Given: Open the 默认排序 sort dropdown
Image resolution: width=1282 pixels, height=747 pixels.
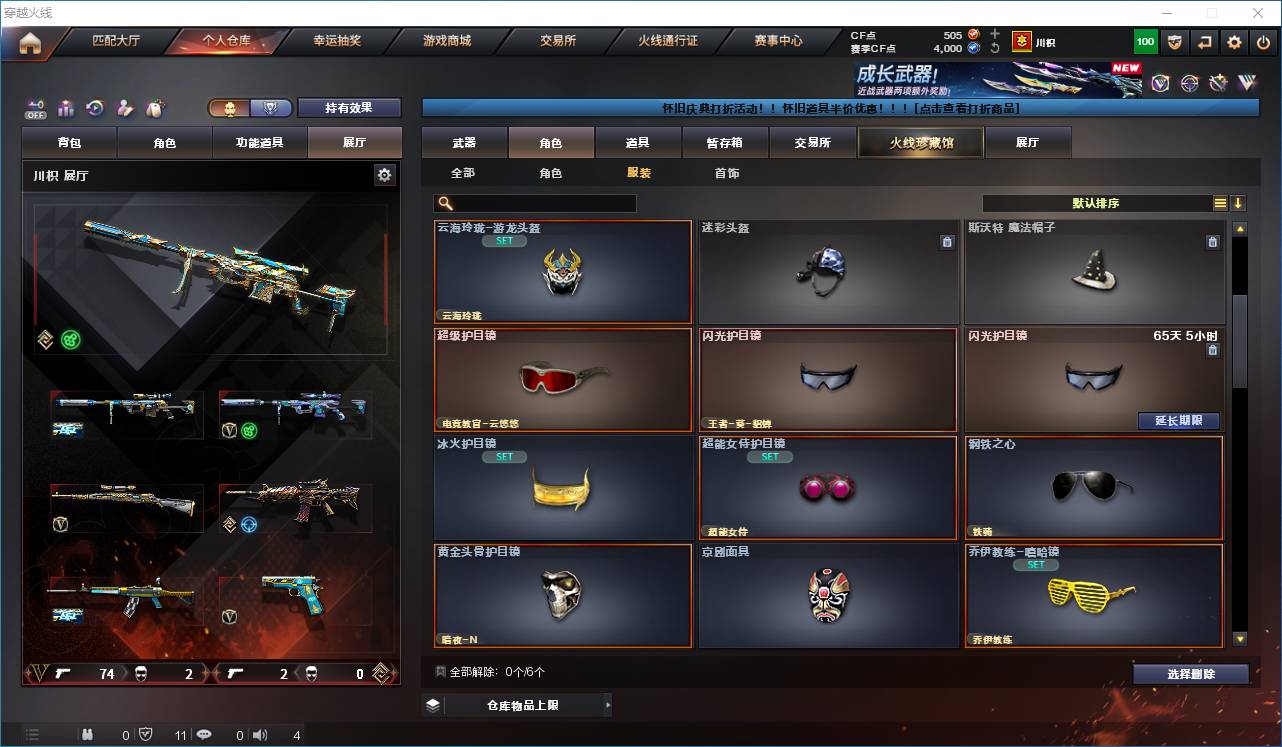Looking at the screenshot, I should point(1096,203).
